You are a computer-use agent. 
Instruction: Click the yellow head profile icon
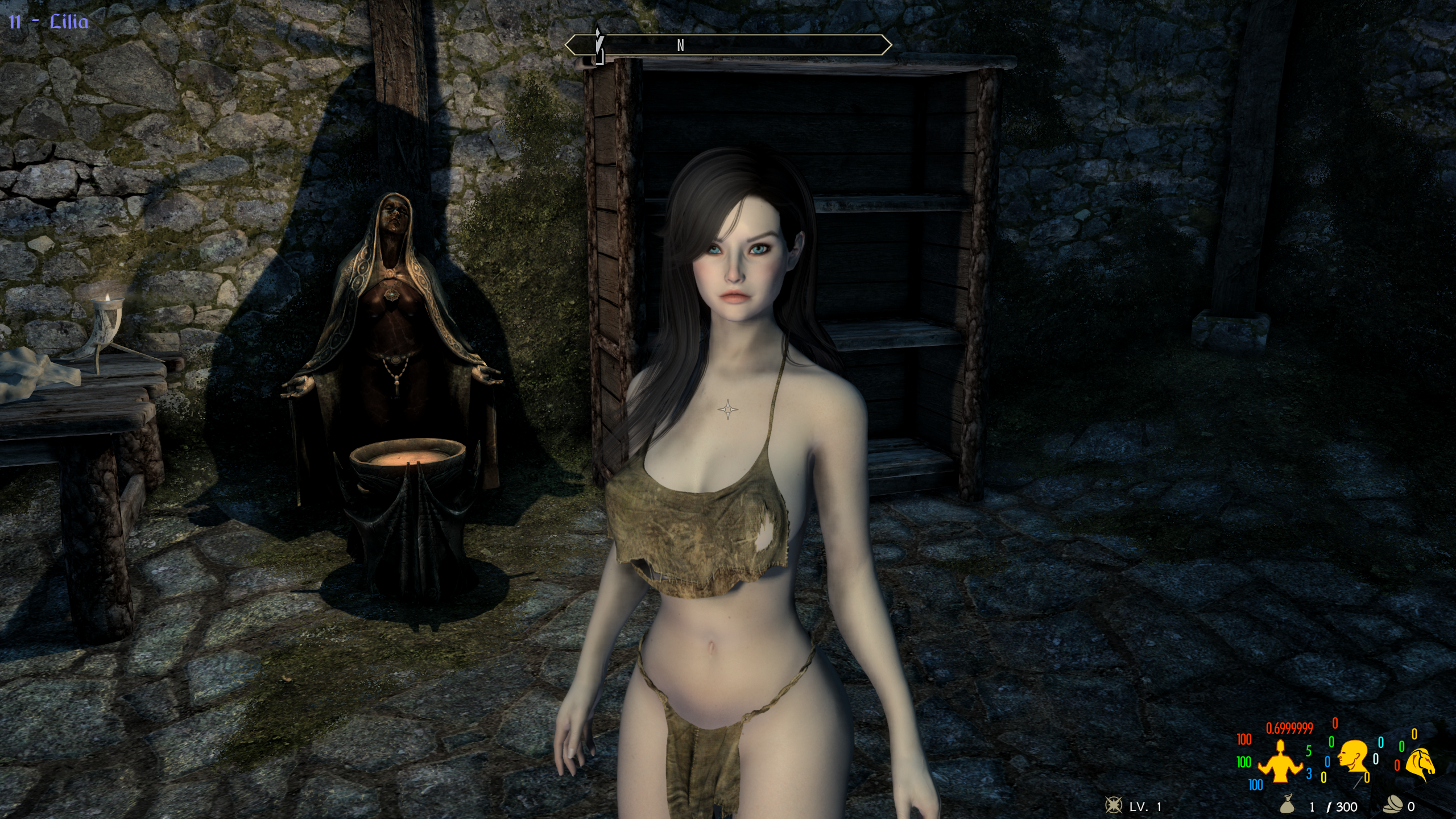[x=1351, y=757]
